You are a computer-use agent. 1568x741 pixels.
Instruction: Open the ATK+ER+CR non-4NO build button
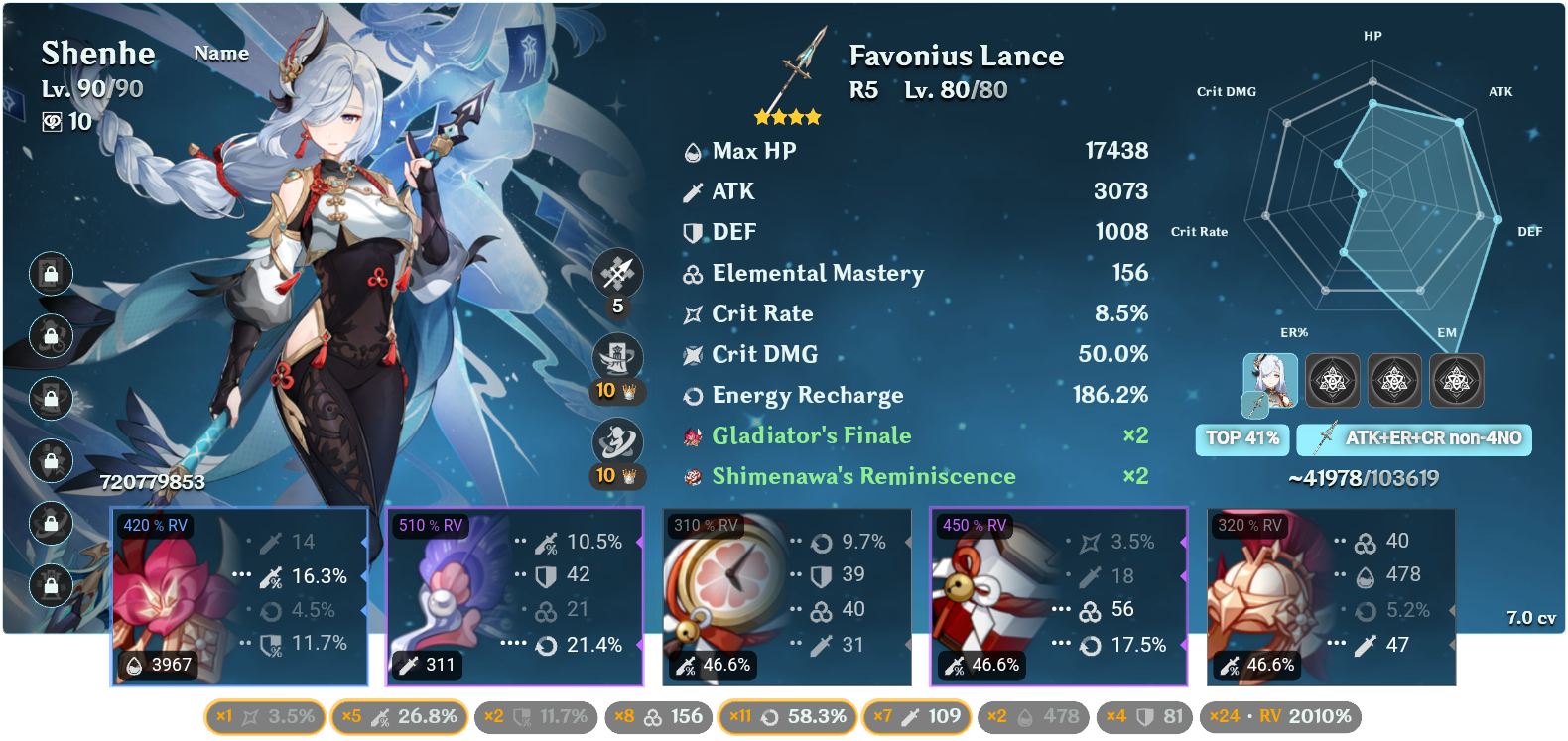[1414, 439]
